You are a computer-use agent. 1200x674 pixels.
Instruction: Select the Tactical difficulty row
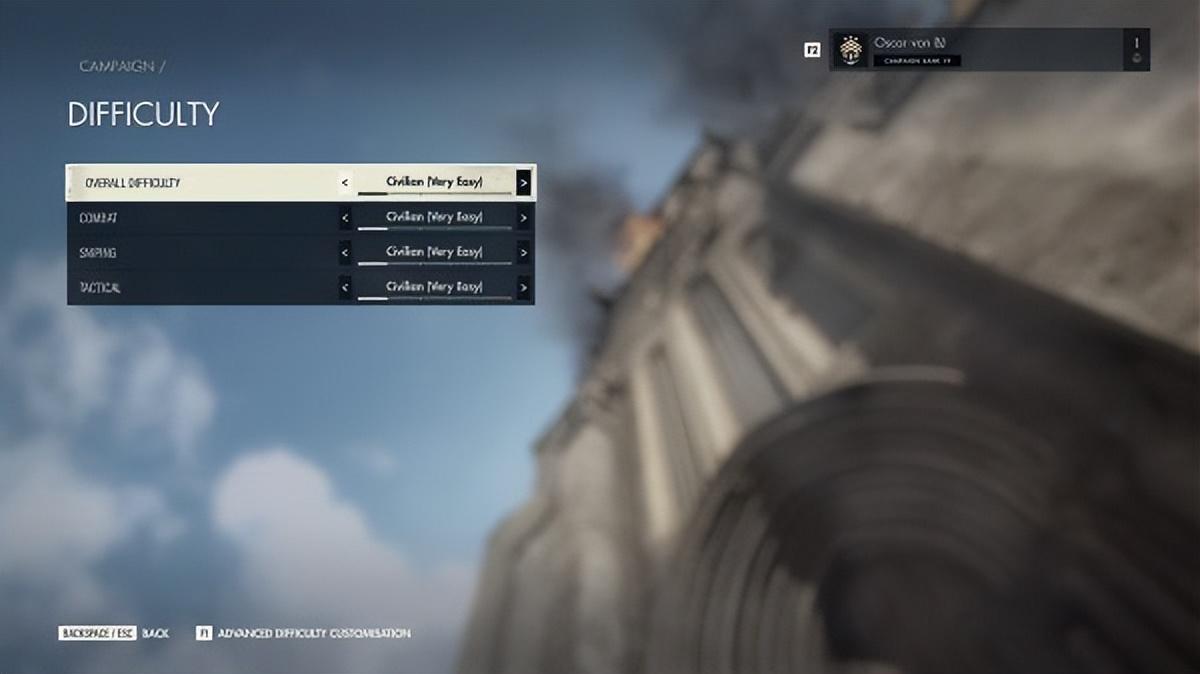[200, 288]
